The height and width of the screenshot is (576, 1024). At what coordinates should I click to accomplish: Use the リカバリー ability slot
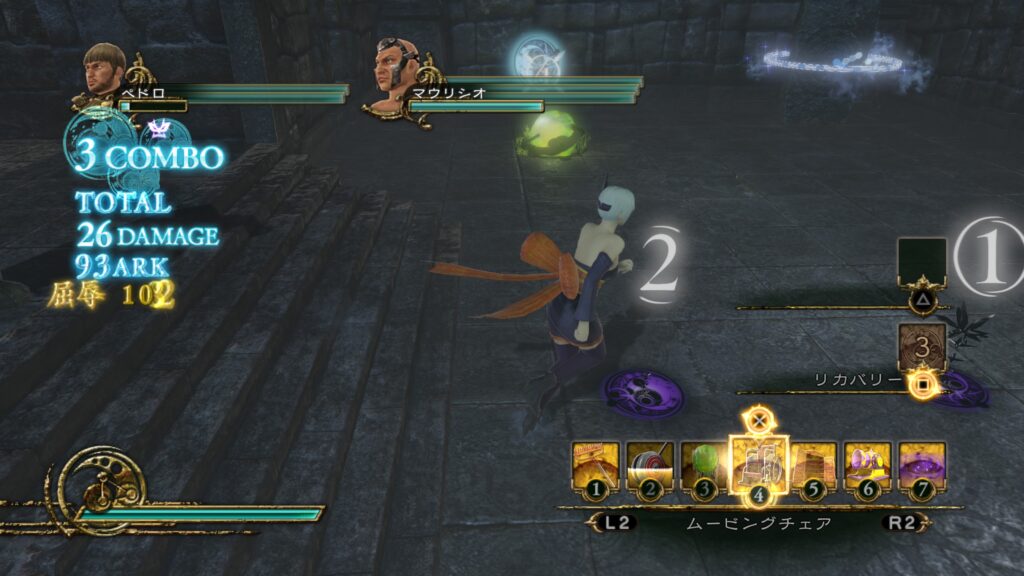(x=922, y=347)
